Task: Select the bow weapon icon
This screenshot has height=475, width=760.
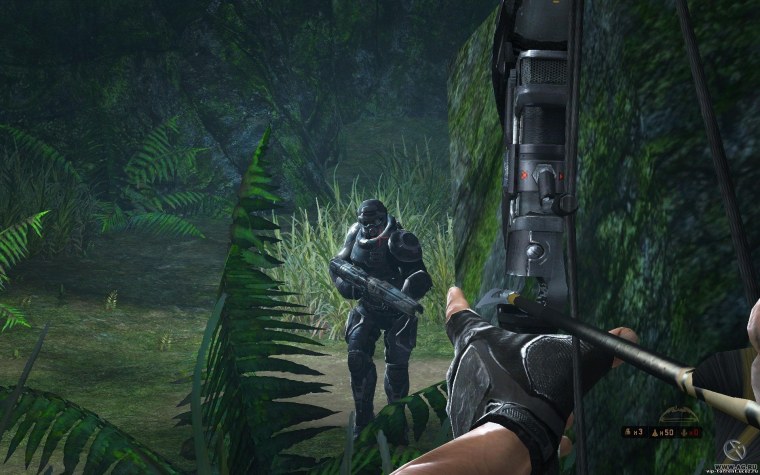Action: click(x=679, y=415)
